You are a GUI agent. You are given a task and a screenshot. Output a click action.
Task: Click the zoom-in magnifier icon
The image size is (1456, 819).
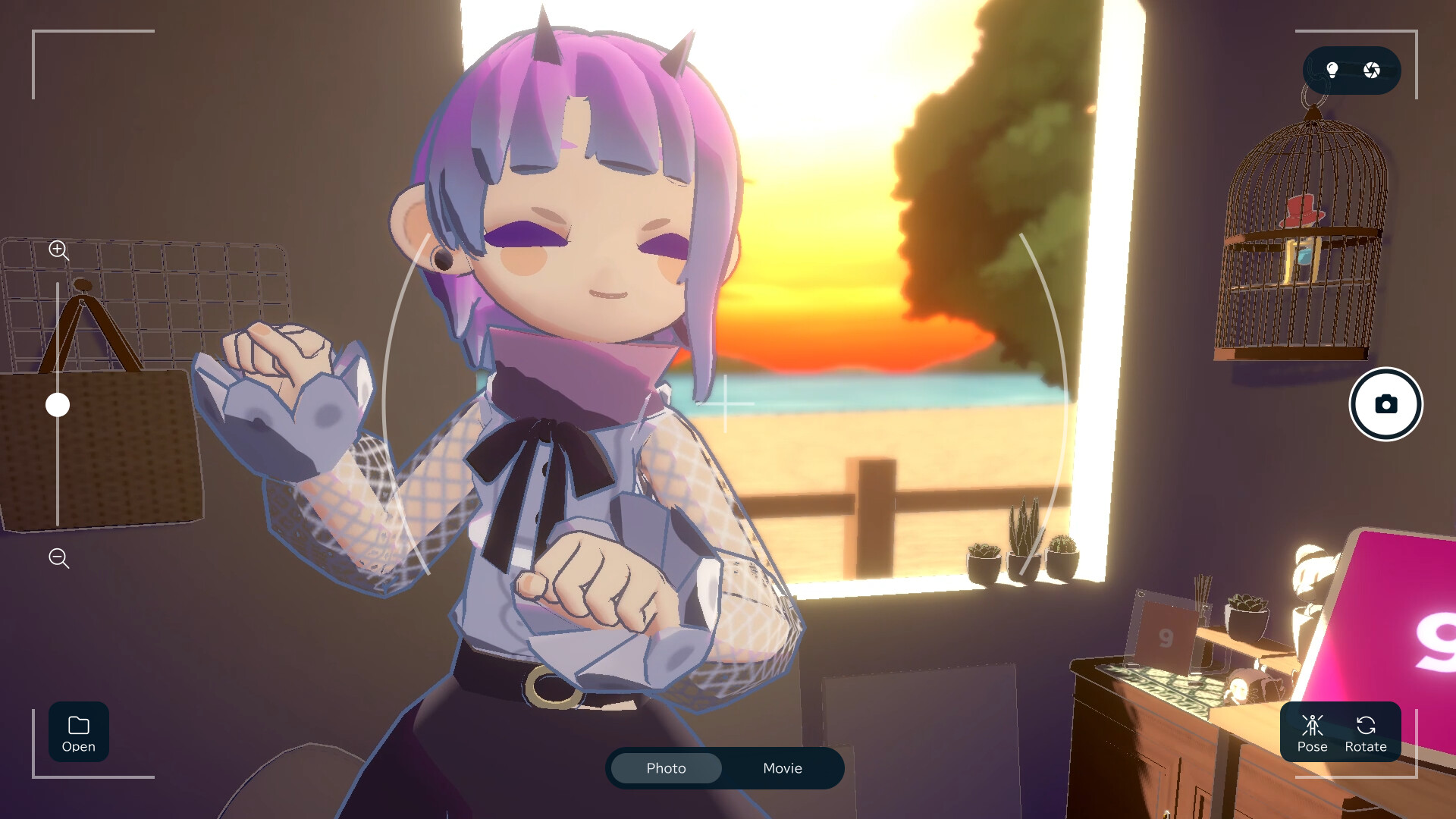[x=58, y=251]
